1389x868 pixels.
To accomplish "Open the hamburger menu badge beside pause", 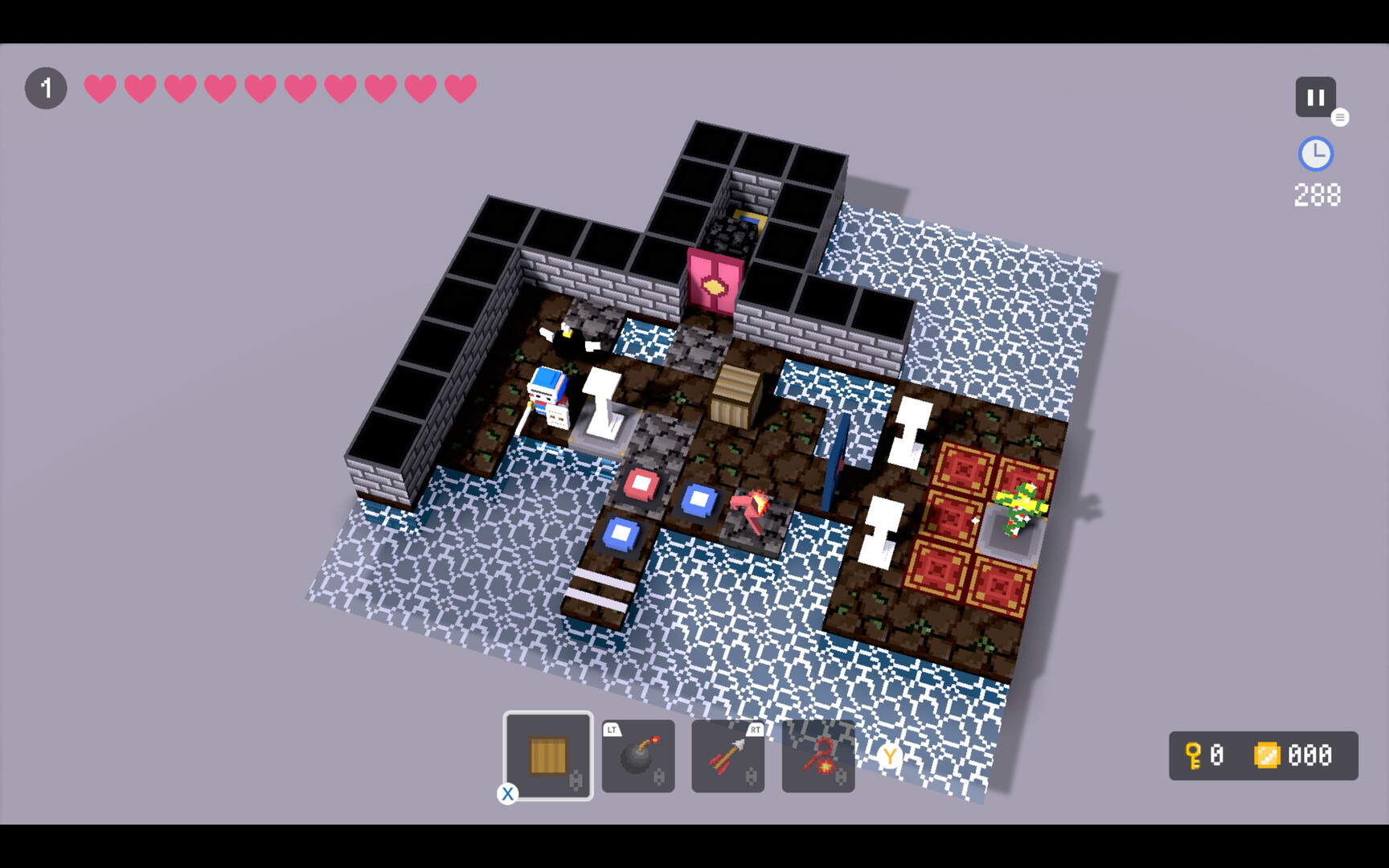I will 1340,117.
